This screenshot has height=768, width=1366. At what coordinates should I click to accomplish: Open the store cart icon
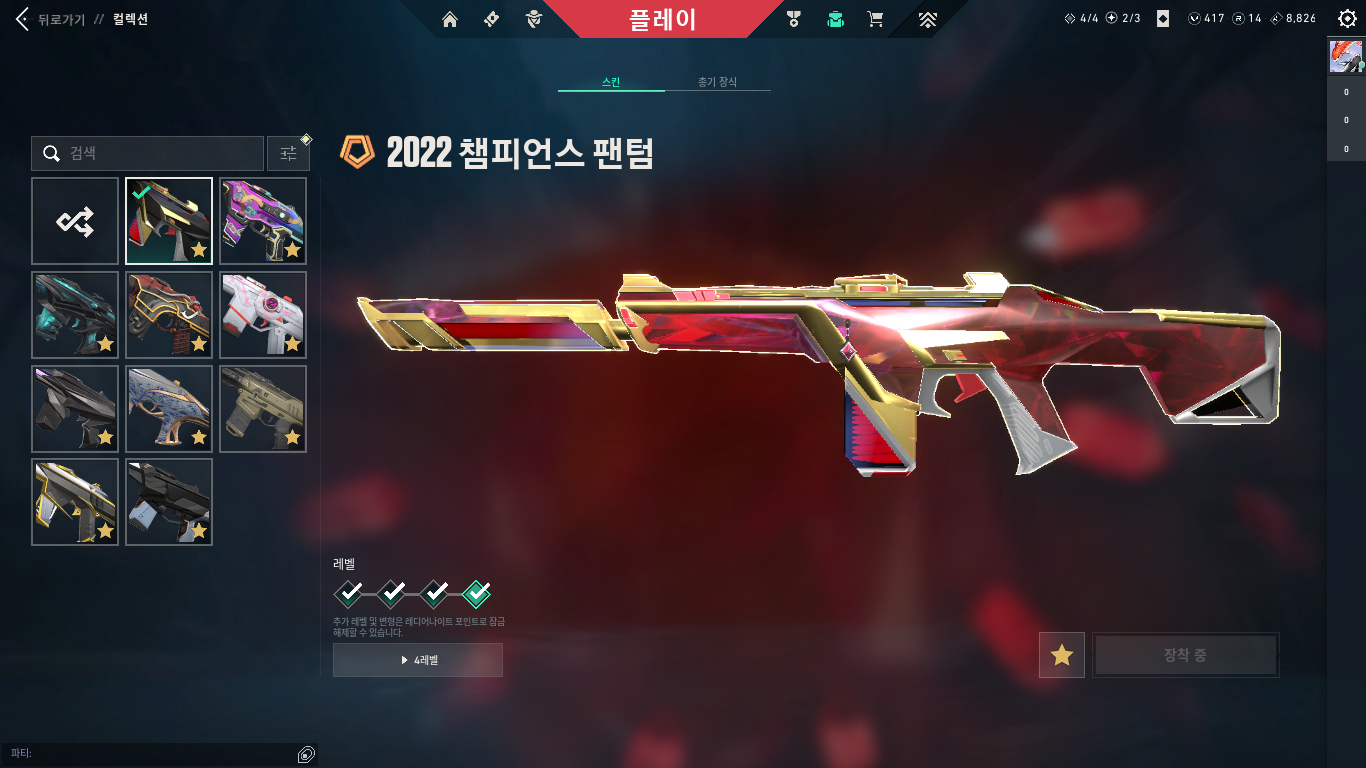[x=875, y=19]
